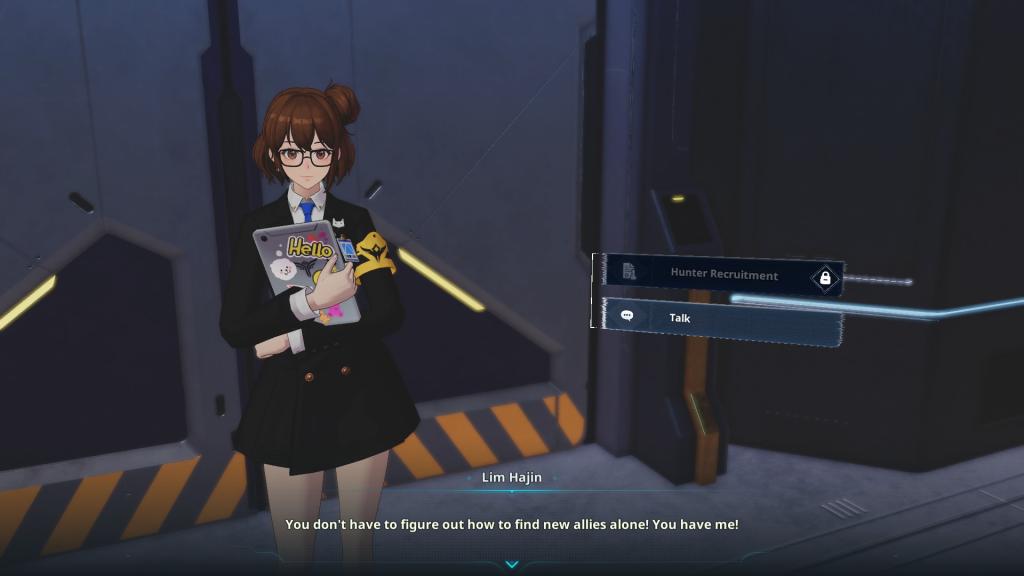This screenshot has width=1024, height=576.
Task: Advance dialogue with the down arrow
Action: (x=512, y=565)
